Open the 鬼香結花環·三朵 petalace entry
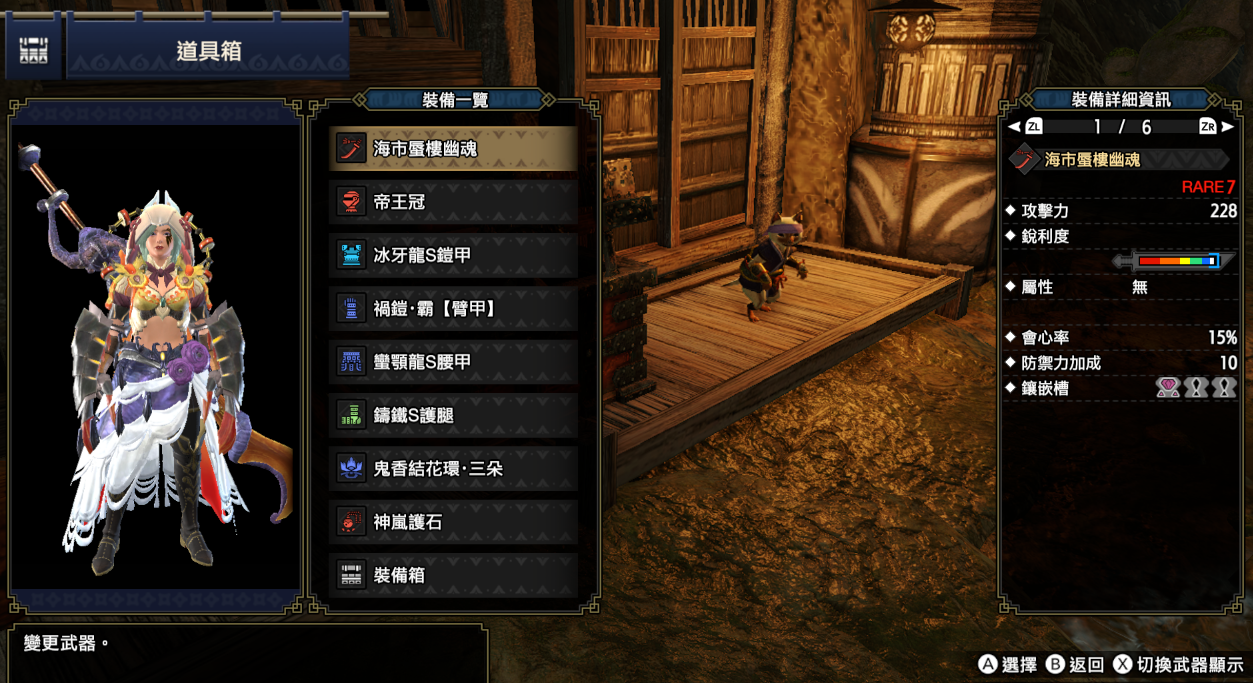1253x683 pixels. pos(454,468)
